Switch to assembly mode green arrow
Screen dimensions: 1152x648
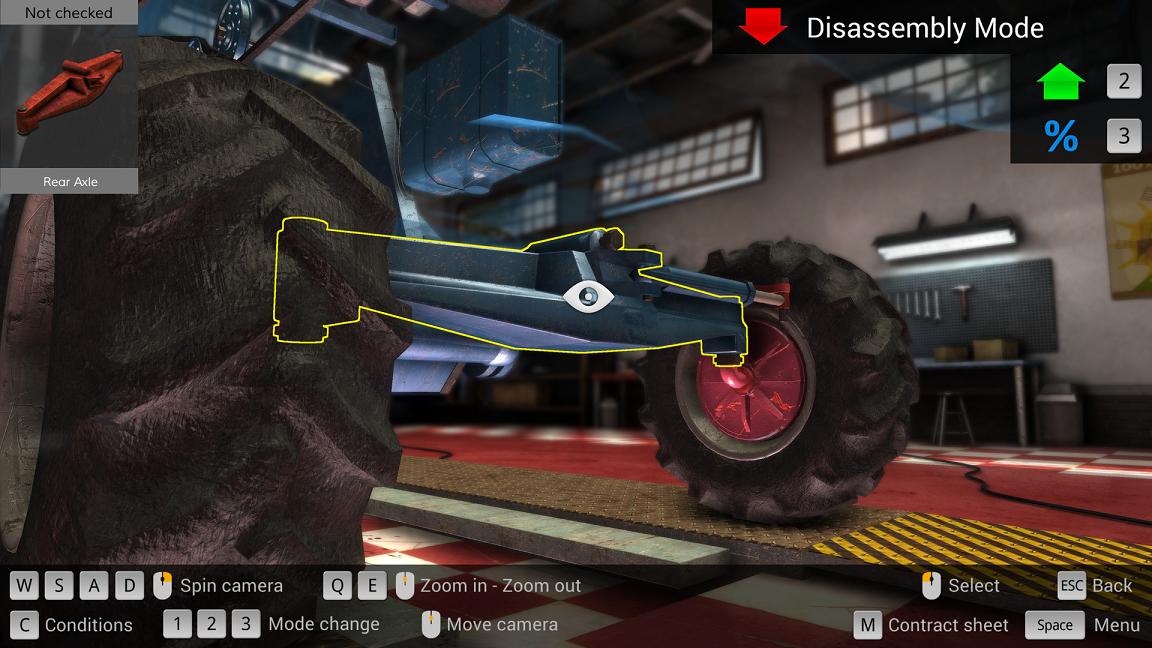click(1061, 82)
